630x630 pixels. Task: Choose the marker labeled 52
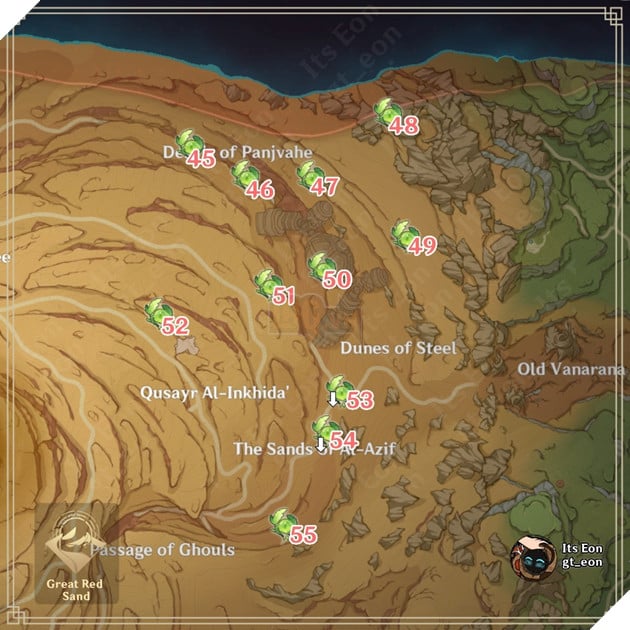point(158,313)
